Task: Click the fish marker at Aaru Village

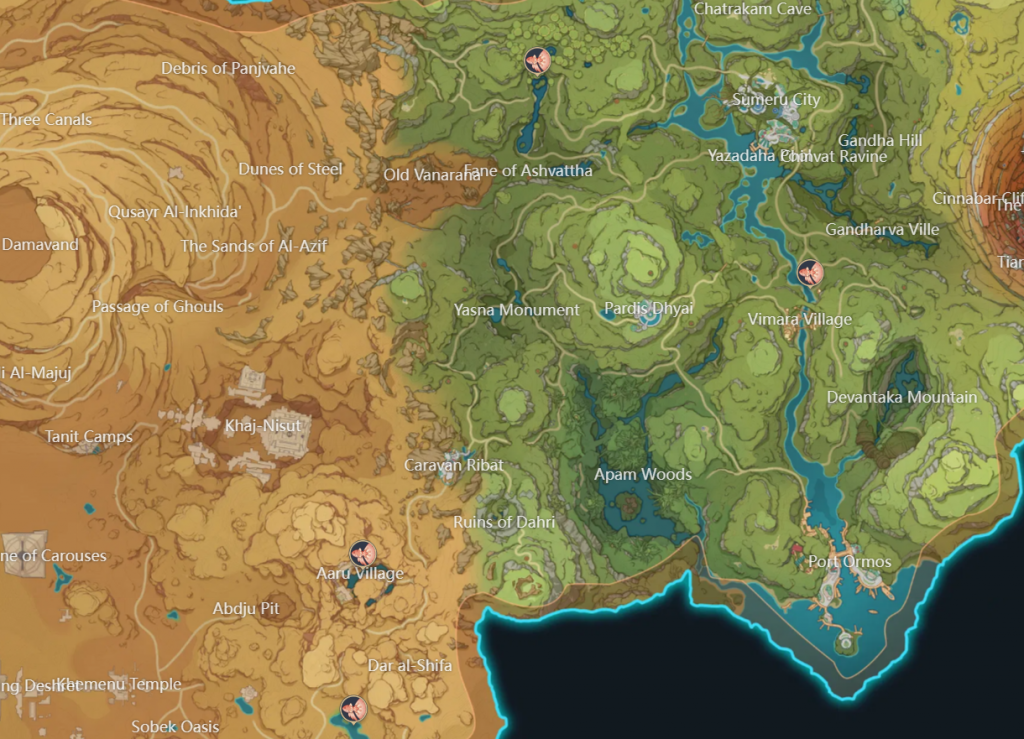Action: [x=362, y=553]
